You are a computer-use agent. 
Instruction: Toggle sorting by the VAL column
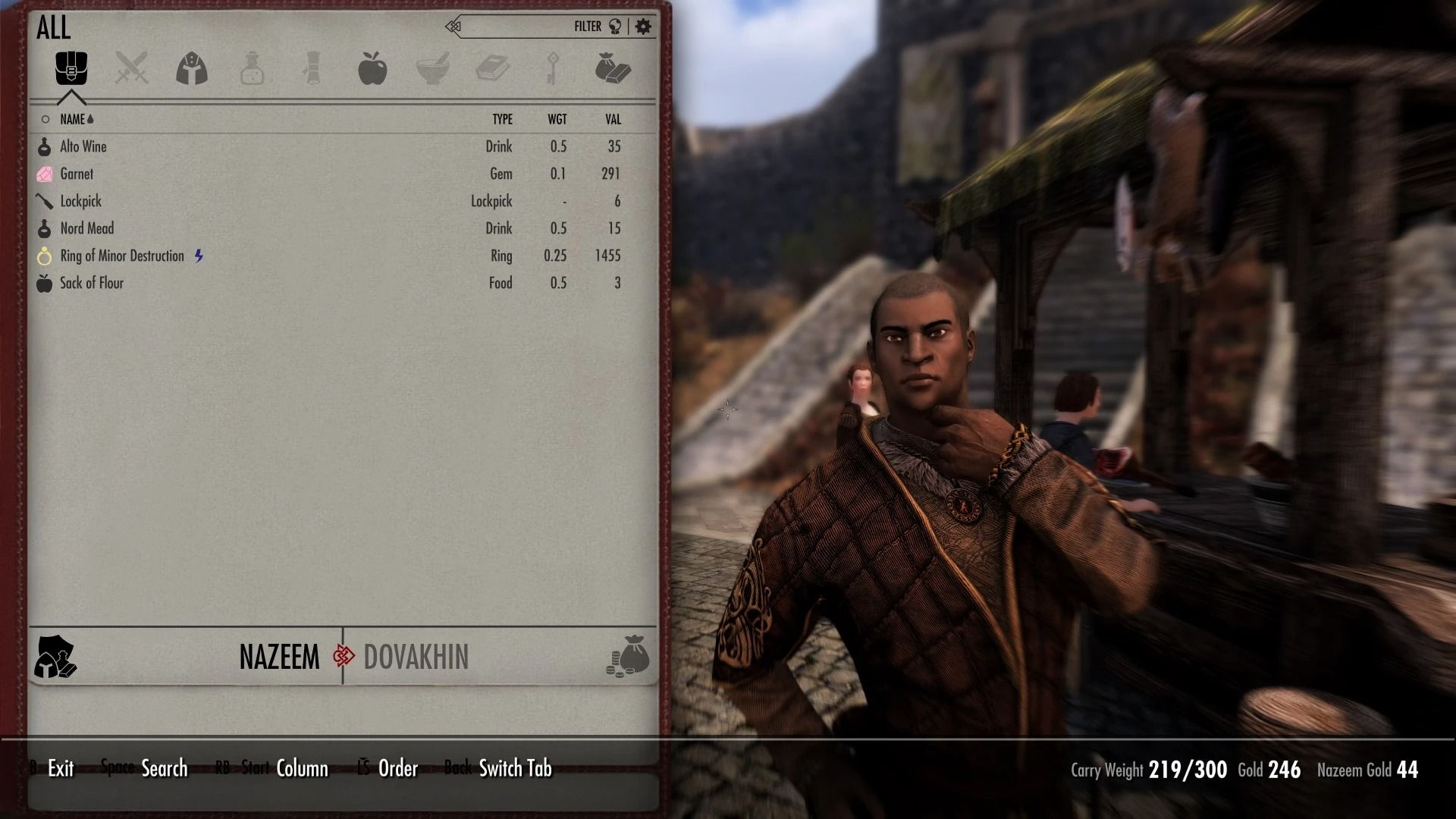(611, 119)
